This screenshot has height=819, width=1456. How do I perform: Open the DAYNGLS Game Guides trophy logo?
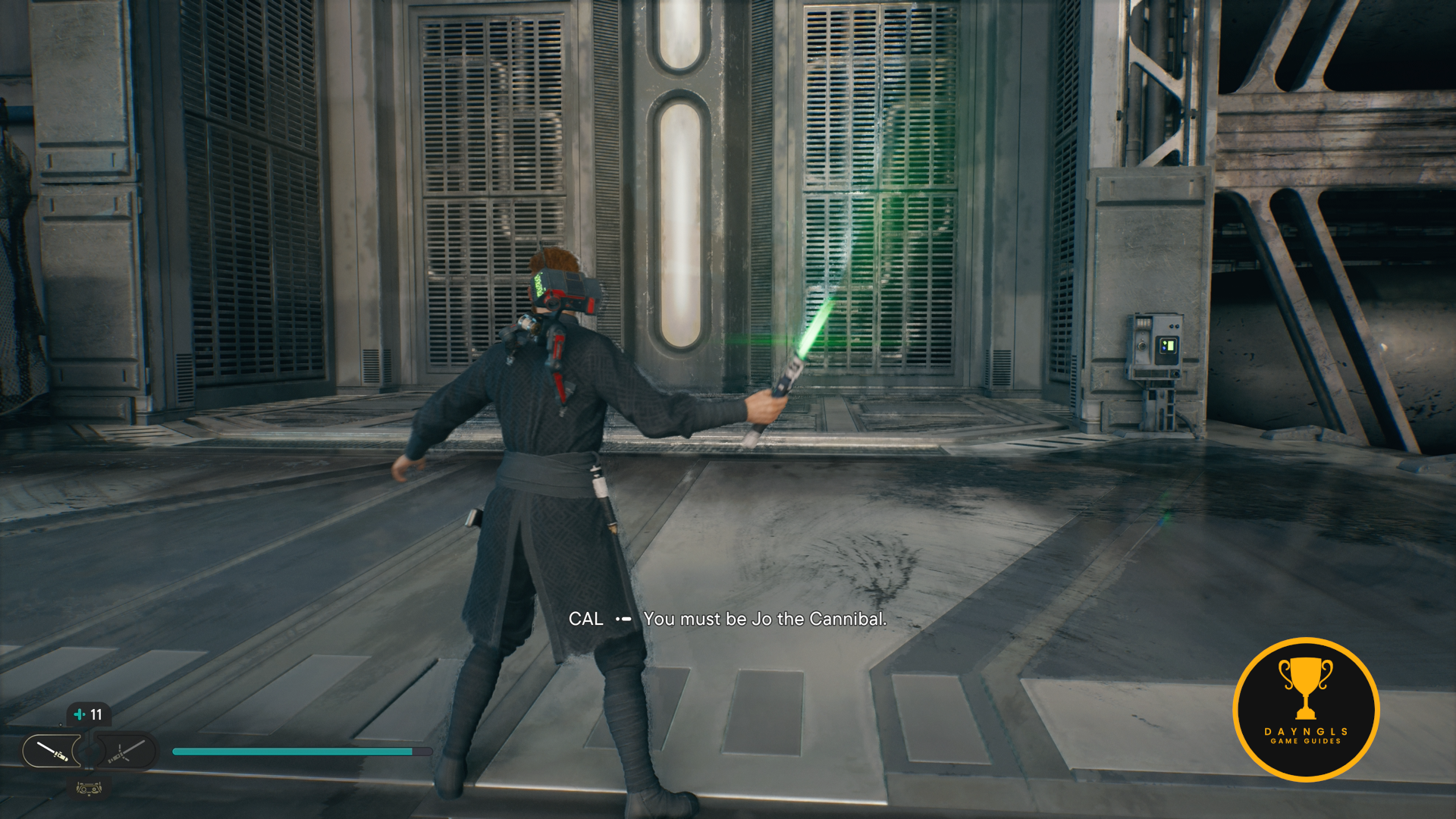pos(1305,709)
